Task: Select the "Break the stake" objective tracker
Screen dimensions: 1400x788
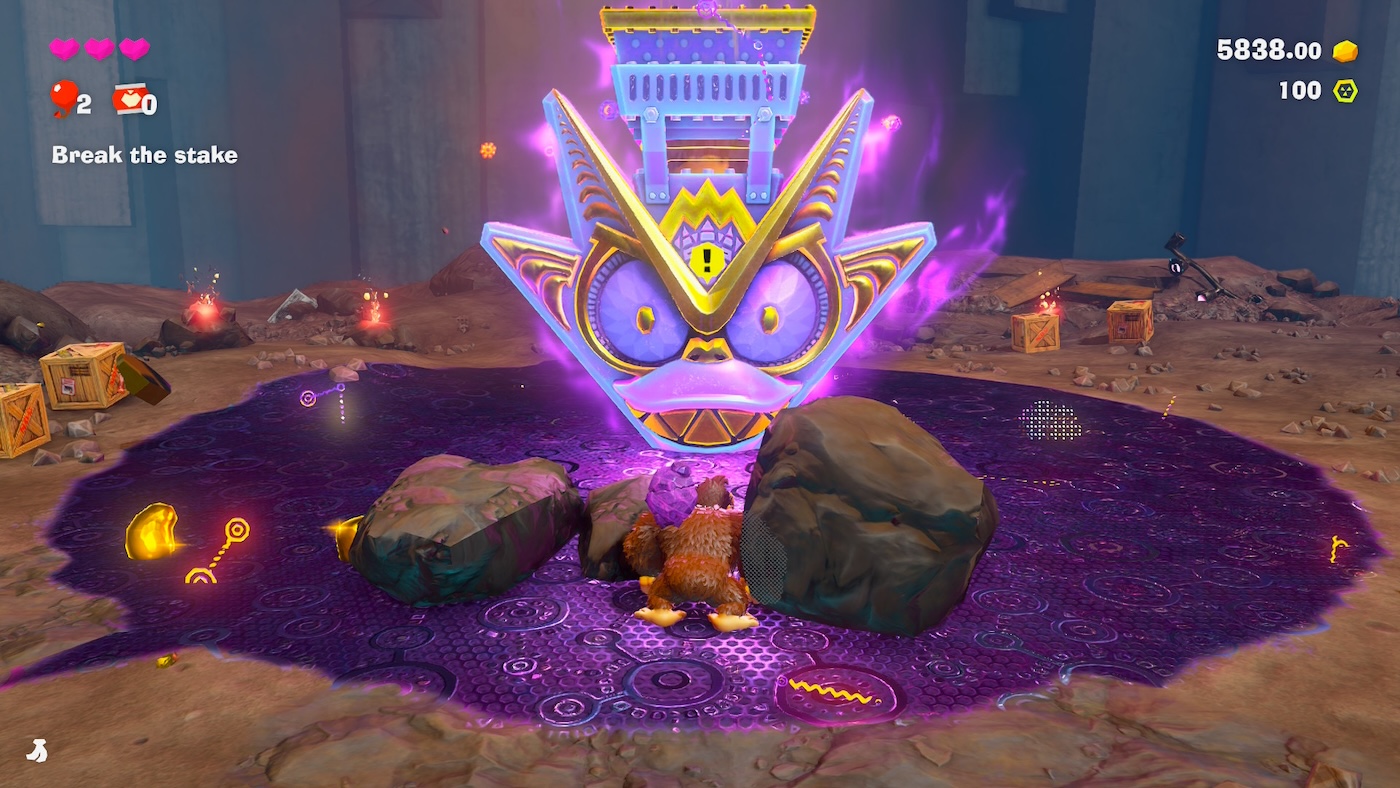Action: click(144, 155)
